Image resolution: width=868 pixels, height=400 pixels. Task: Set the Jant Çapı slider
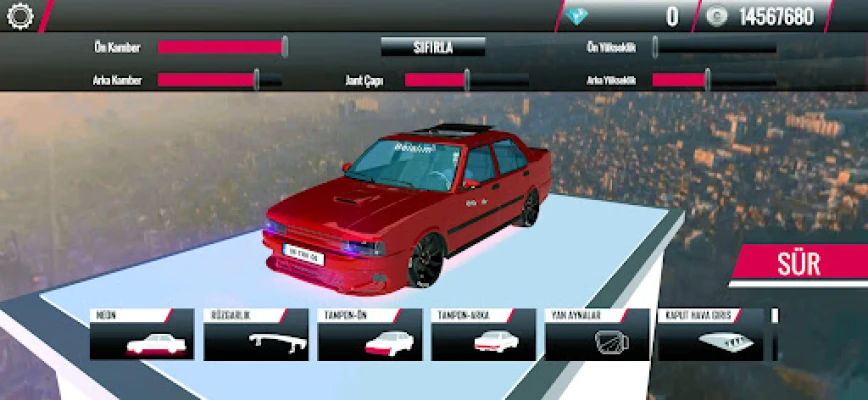click(467, 80)
